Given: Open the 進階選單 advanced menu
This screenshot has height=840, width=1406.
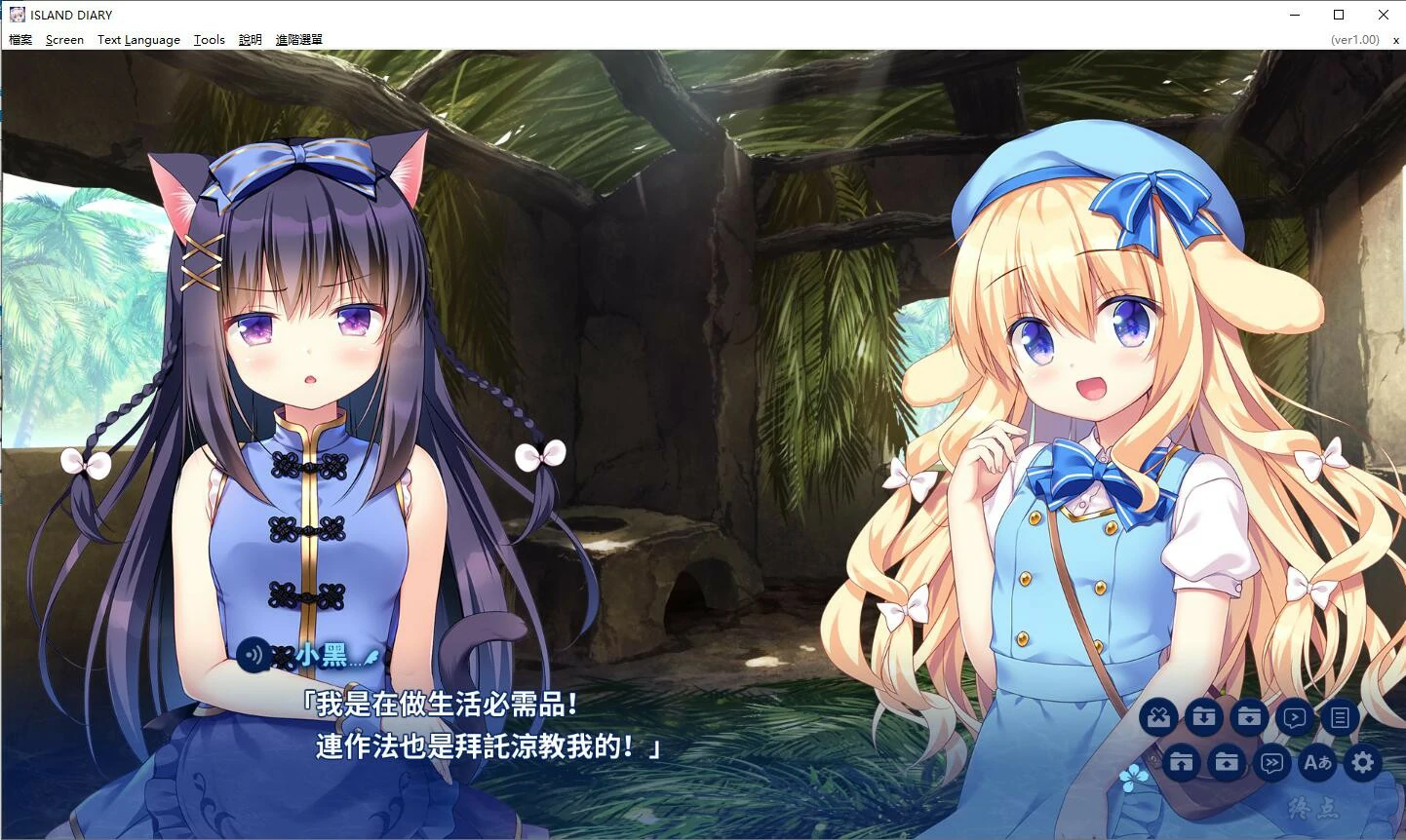Looking at the screenshot, I should point(298,40).
